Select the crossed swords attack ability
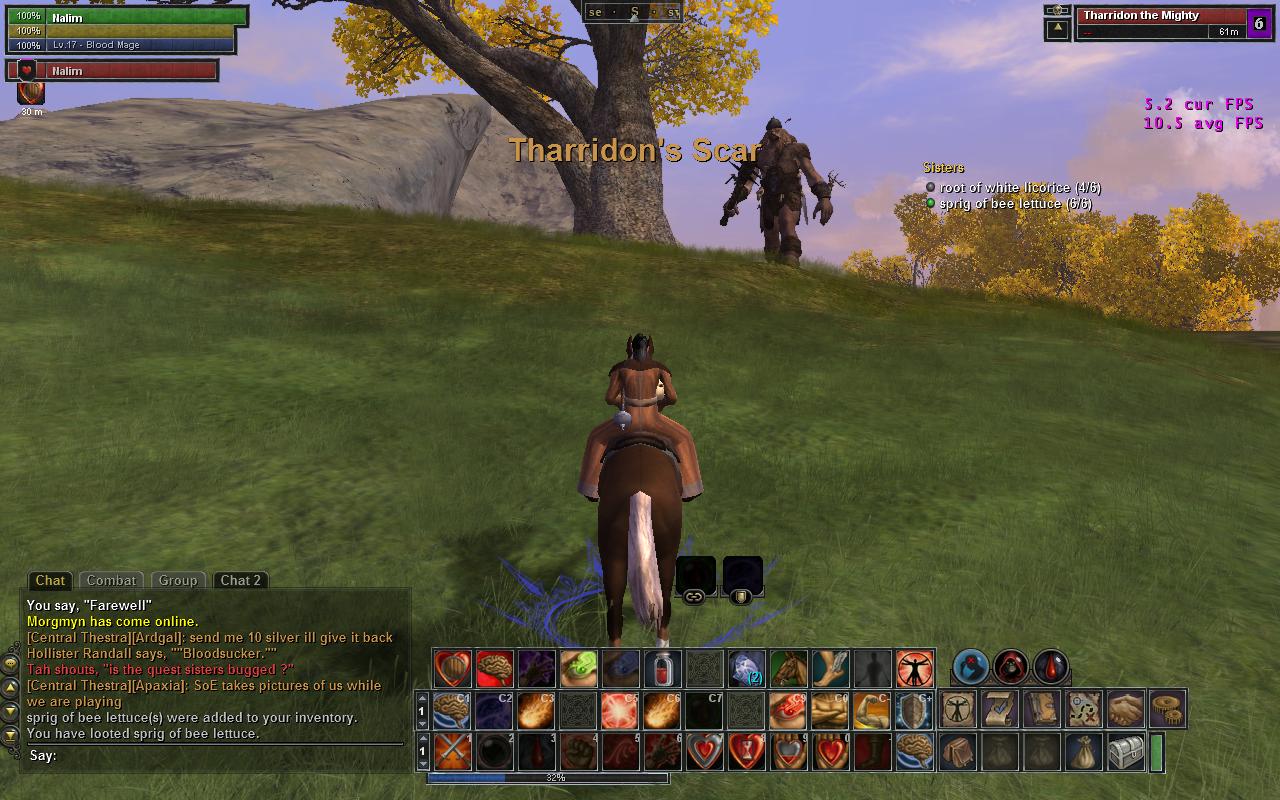This screenshot has width=1280, height=800. (x=453, y=752)
